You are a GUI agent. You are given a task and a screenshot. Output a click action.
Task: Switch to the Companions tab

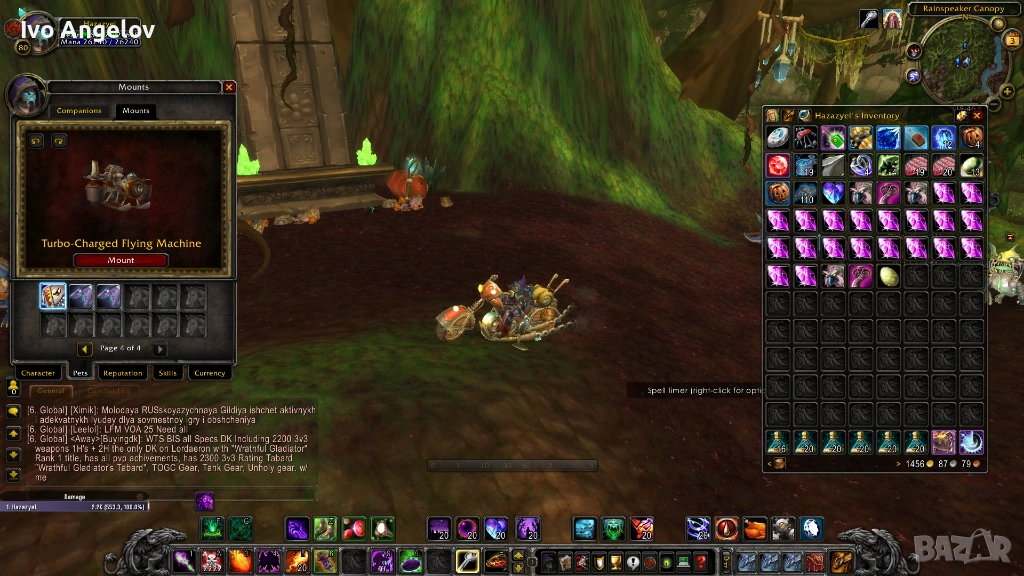pos(79,111)
